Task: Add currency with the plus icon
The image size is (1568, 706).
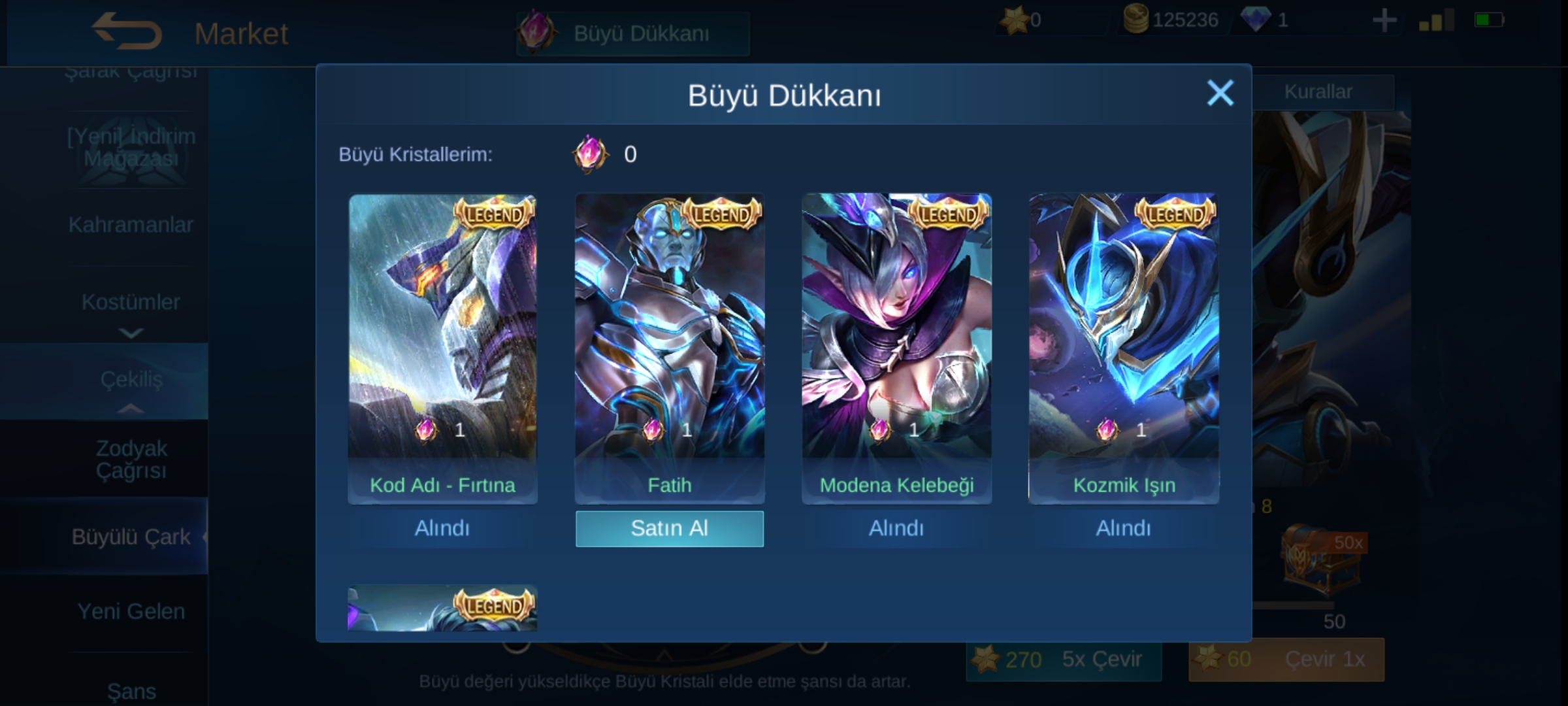Action: point(1384,21)
